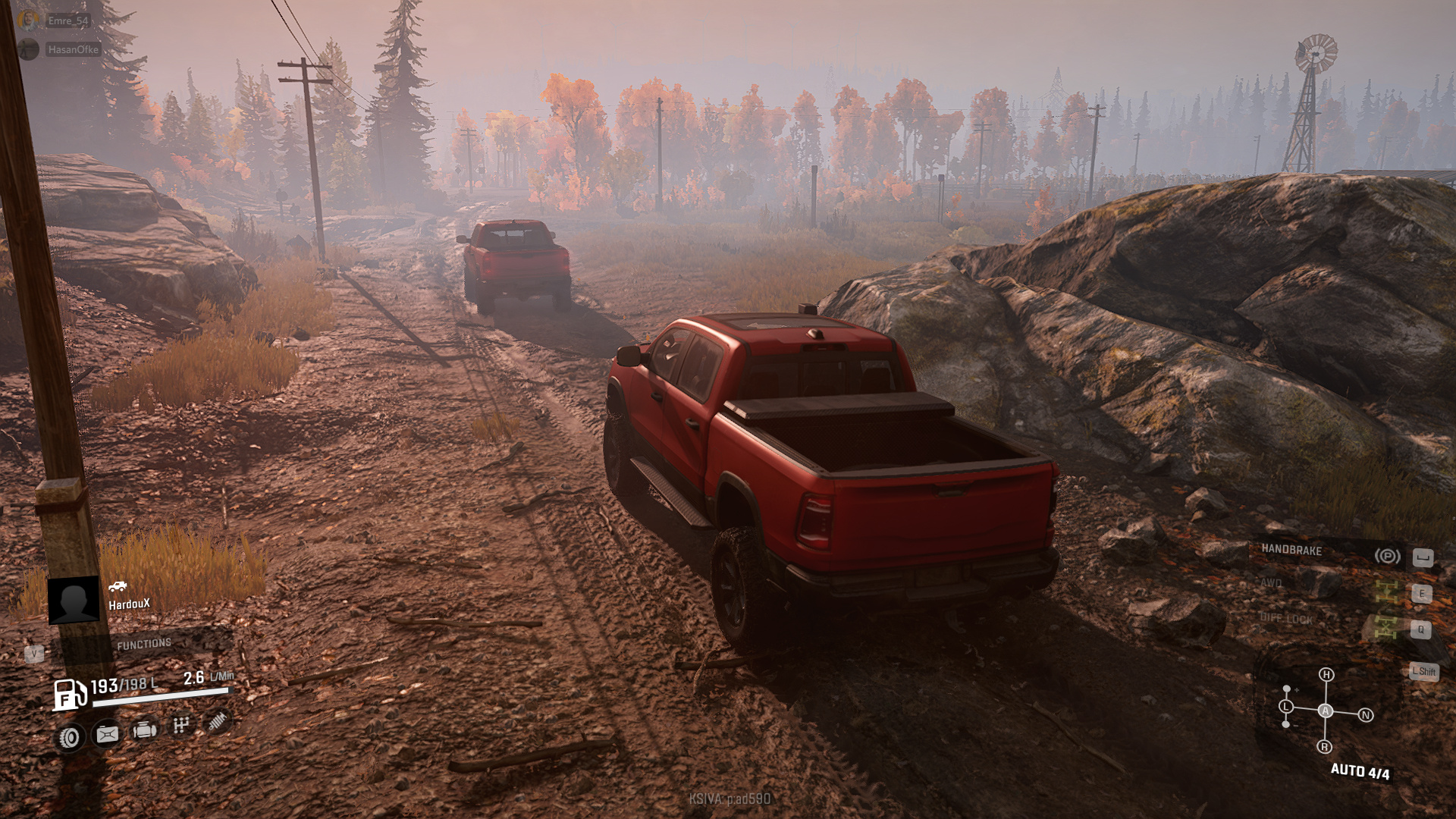Viewport: 1456px width, 819px height.
Task: Shift into Low gear (L)
Action: point(1286,707)
